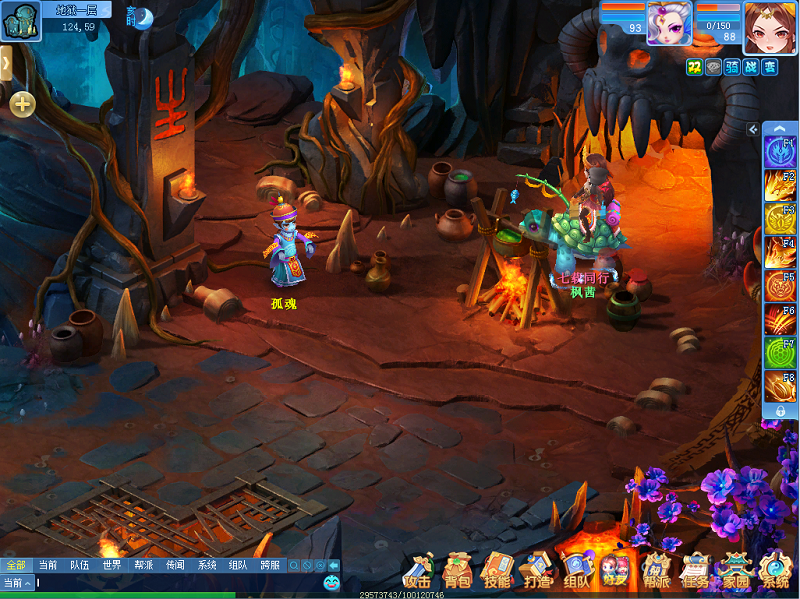The image size is (800, 599).
Task: Open the 系统 system settings
Action: (774, 572)
